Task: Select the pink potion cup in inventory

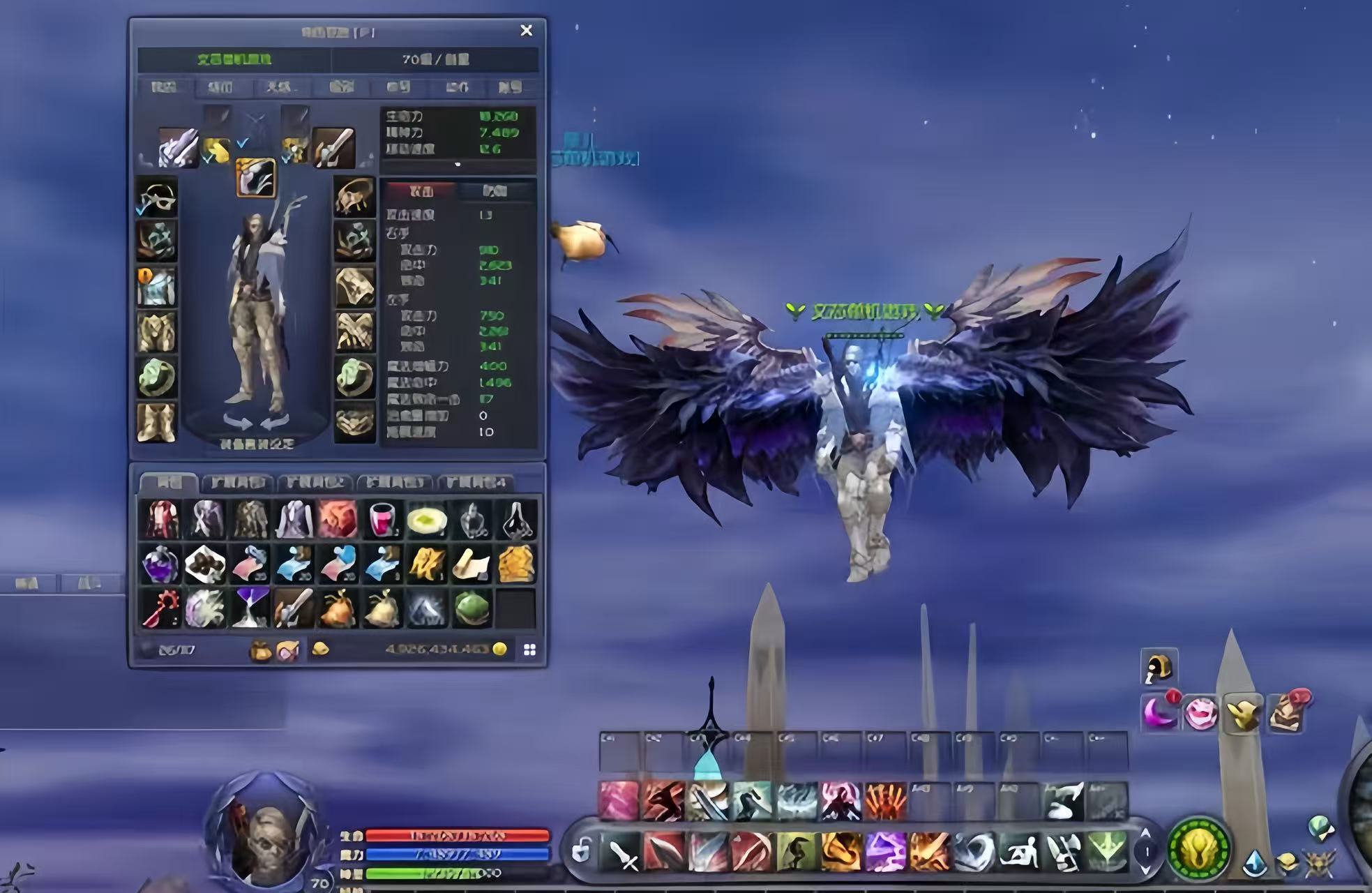Action: coord(382,520)
